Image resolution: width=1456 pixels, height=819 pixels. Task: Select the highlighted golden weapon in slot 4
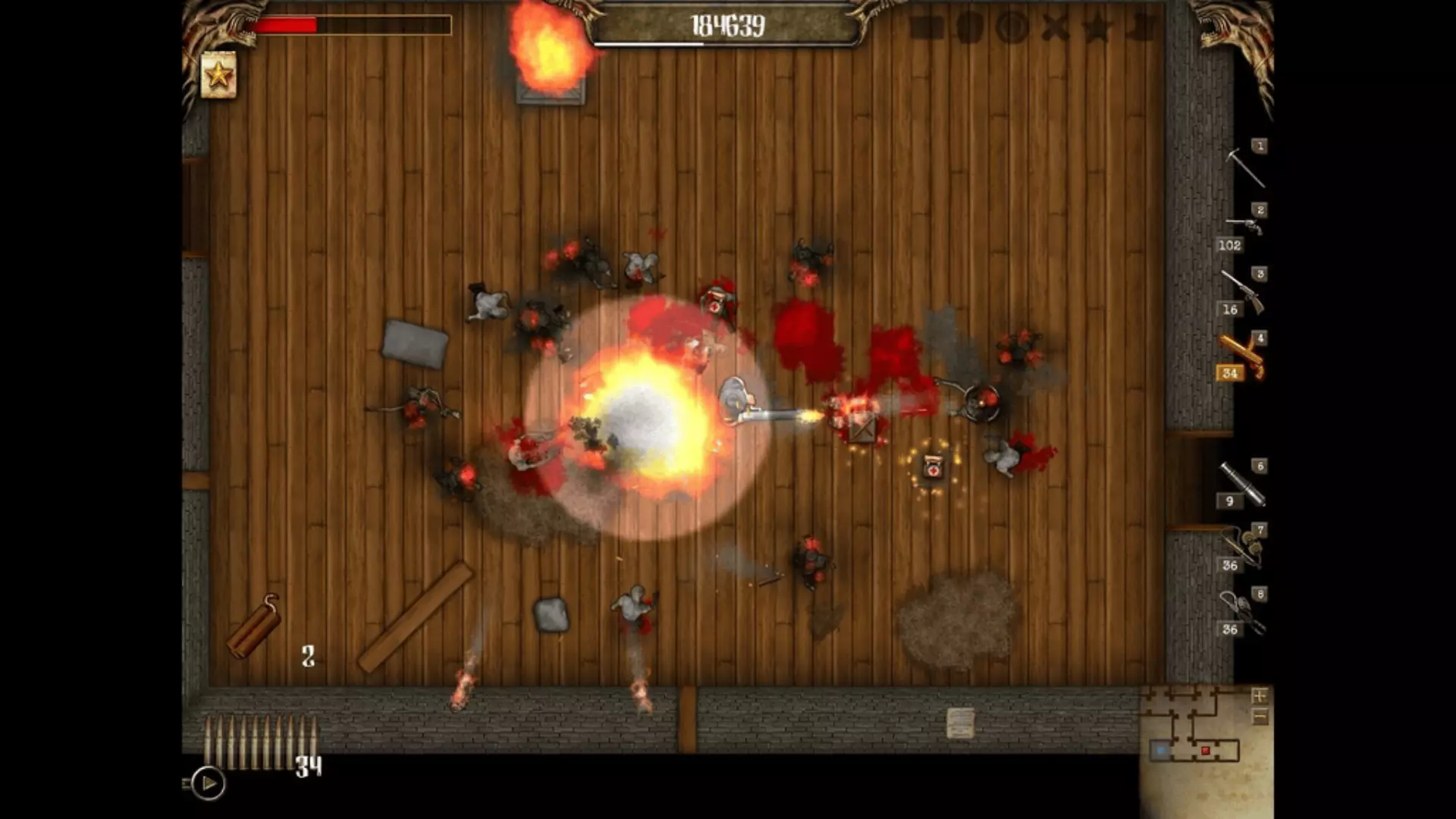pyautogui.click(x=1244, y=355)
